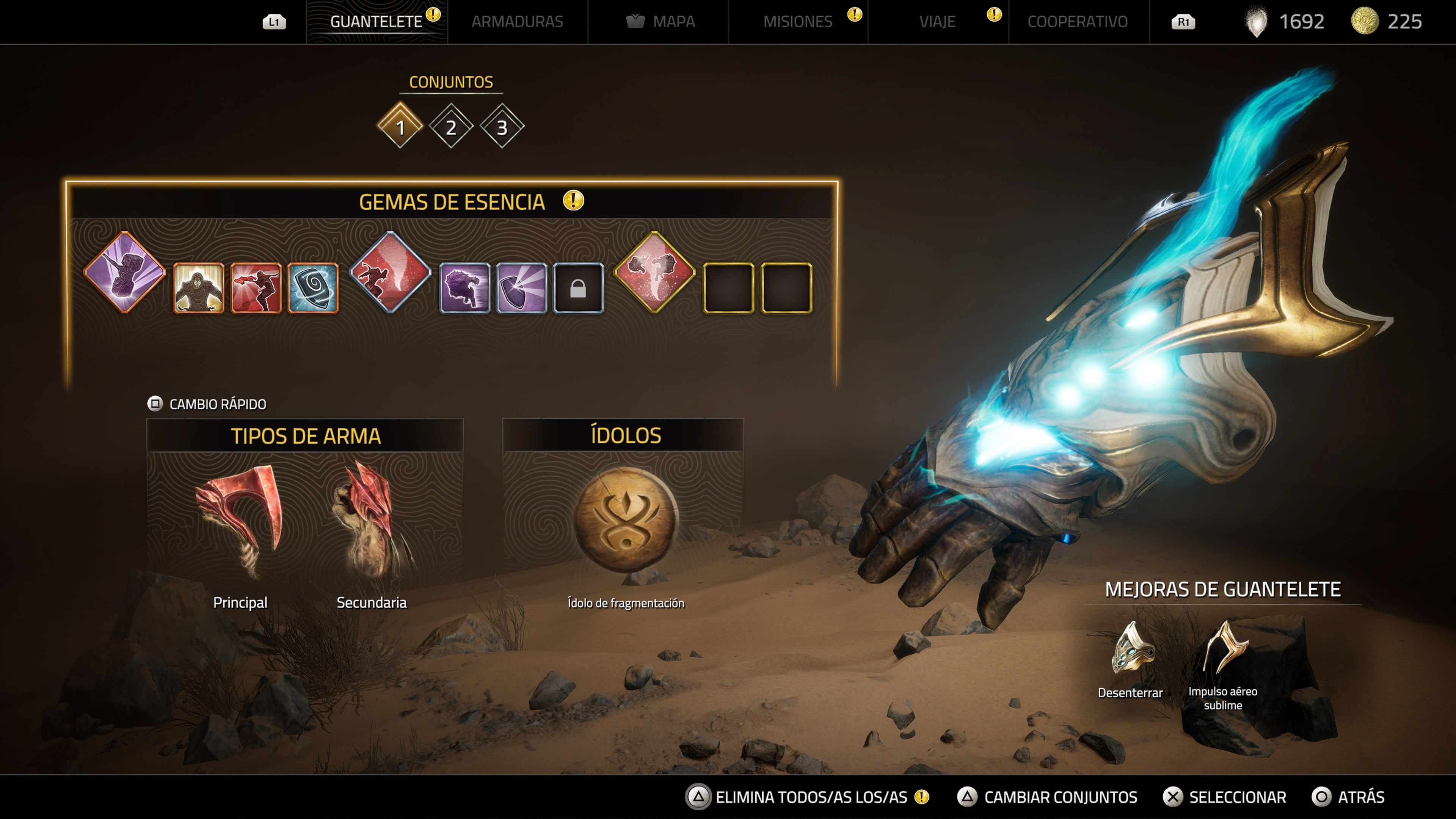Image resolution: width=1456 pixels, height=819 pixels.
Task: Choose the red diamond tornado gem
Action: [390, 272]
